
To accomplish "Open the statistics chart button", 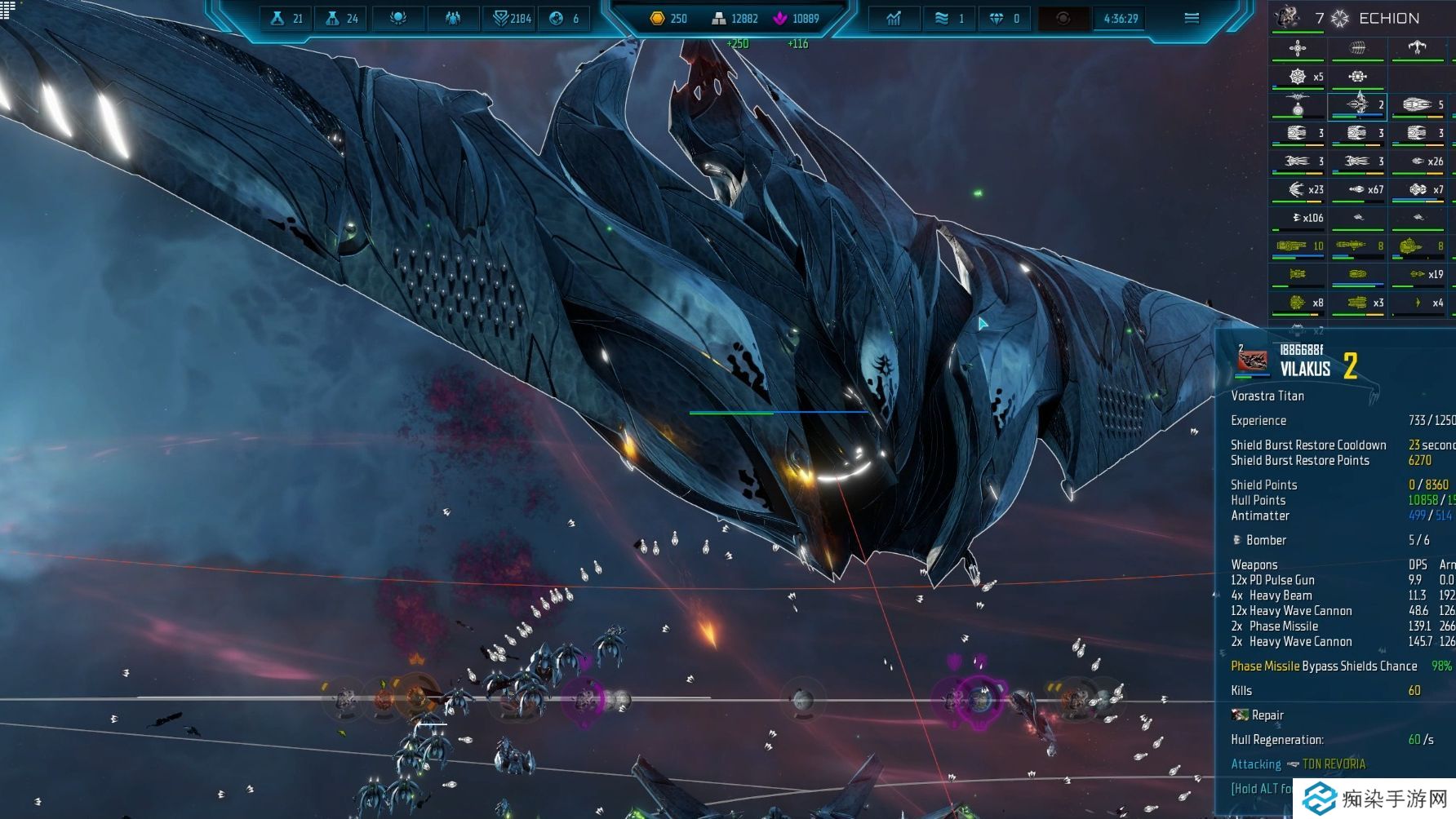I will point(894,18).
